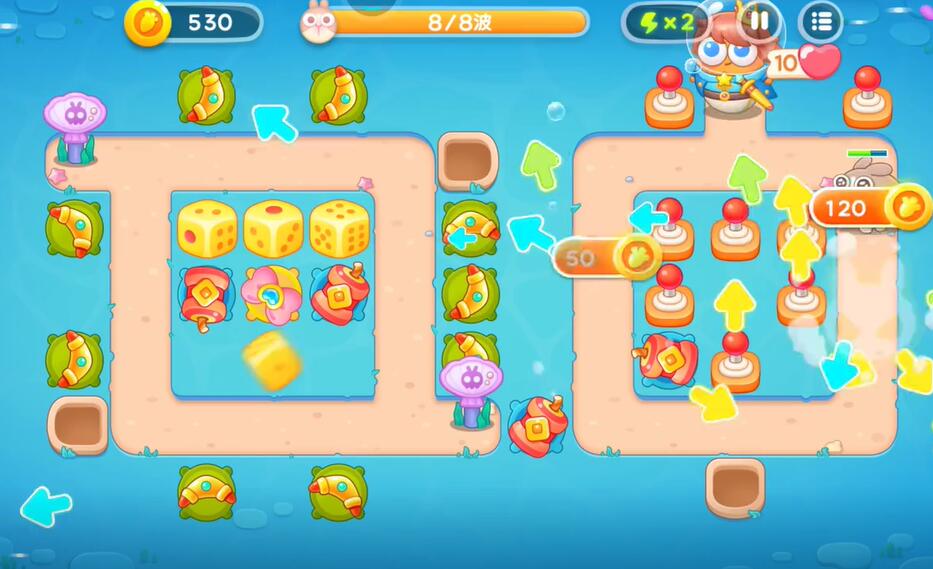The width and height of the screenshot is (933, 569).
Task: Pause the game
Action: 761,21
